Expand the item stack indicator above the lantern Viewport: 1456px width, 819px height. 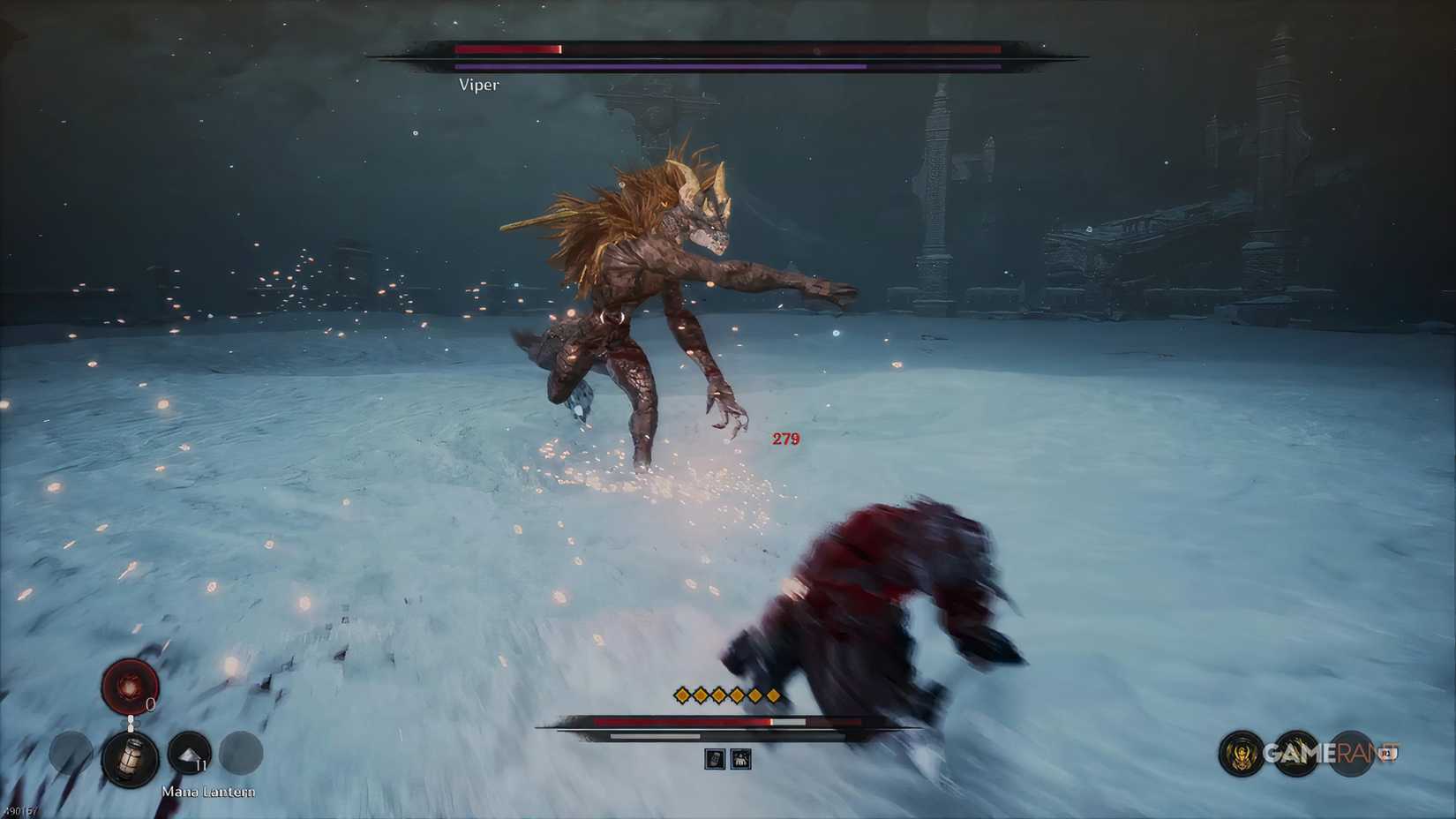pyautogui.click(x=131, y=723)
